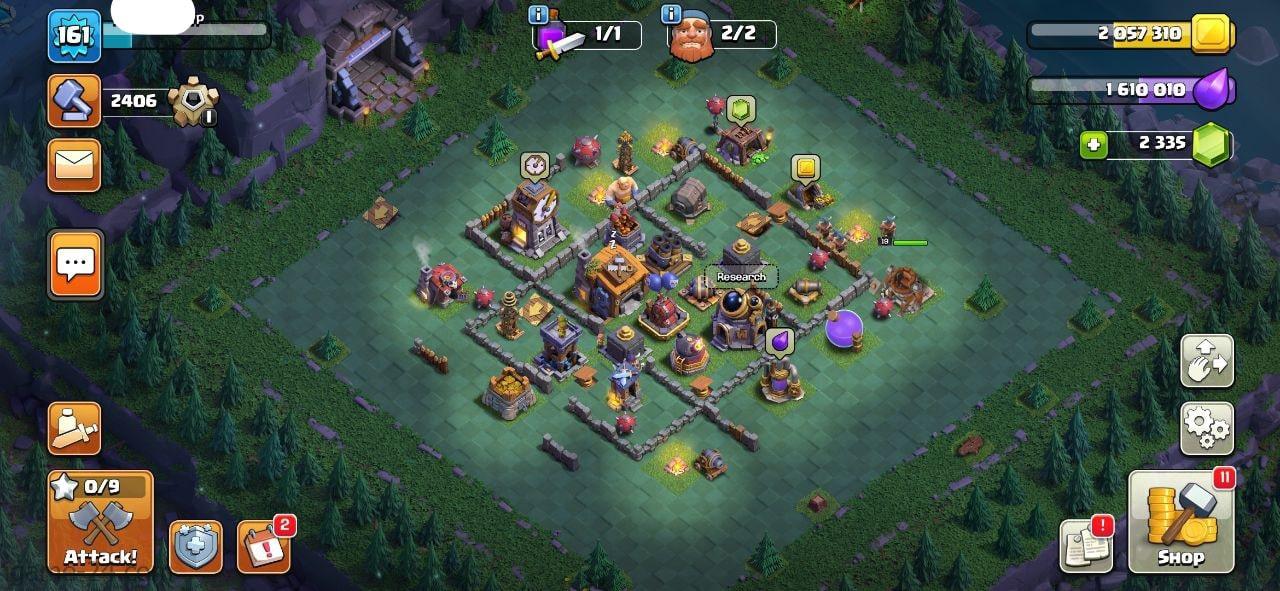
Task: Open the chat speech bubble panel
Action: point(75,264)
